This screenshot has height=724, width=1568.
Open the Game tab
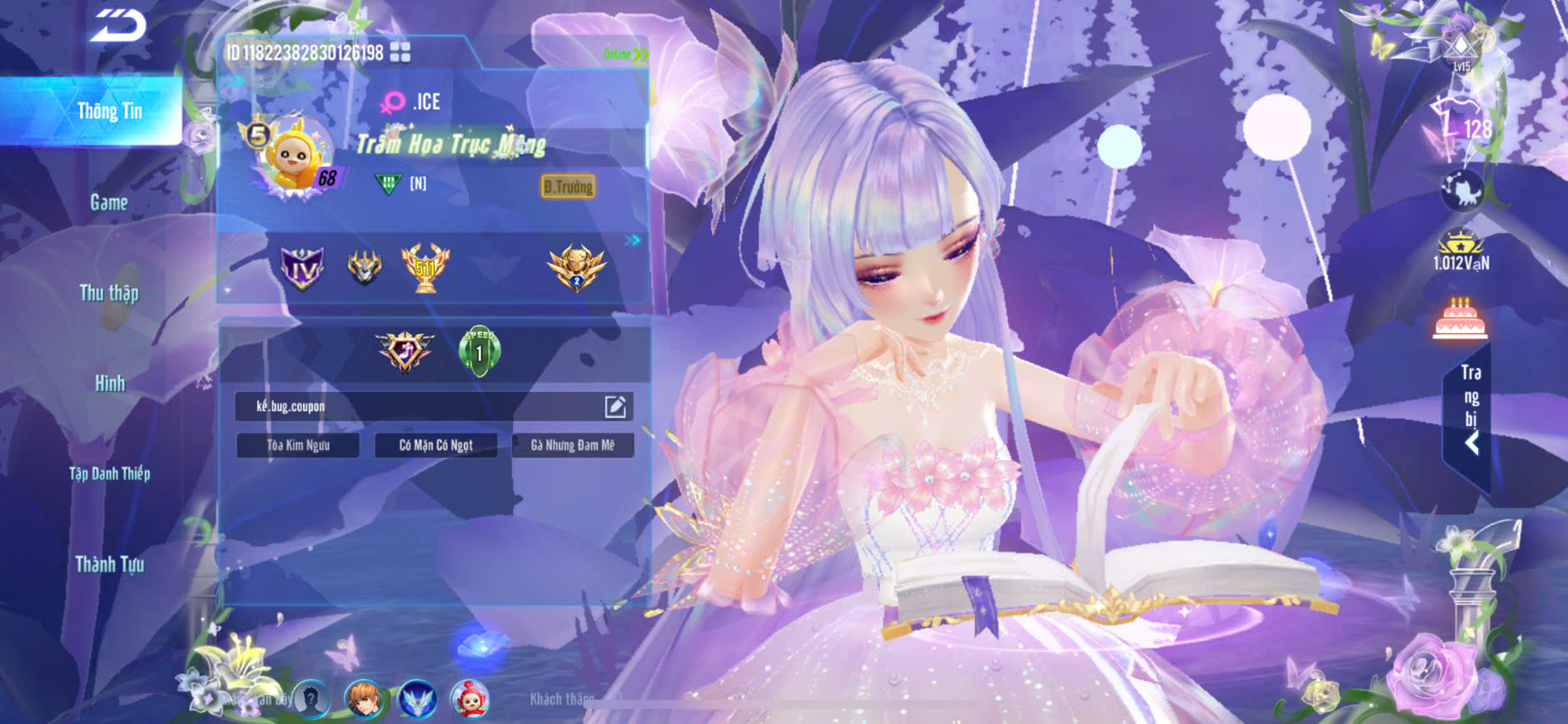109,202
